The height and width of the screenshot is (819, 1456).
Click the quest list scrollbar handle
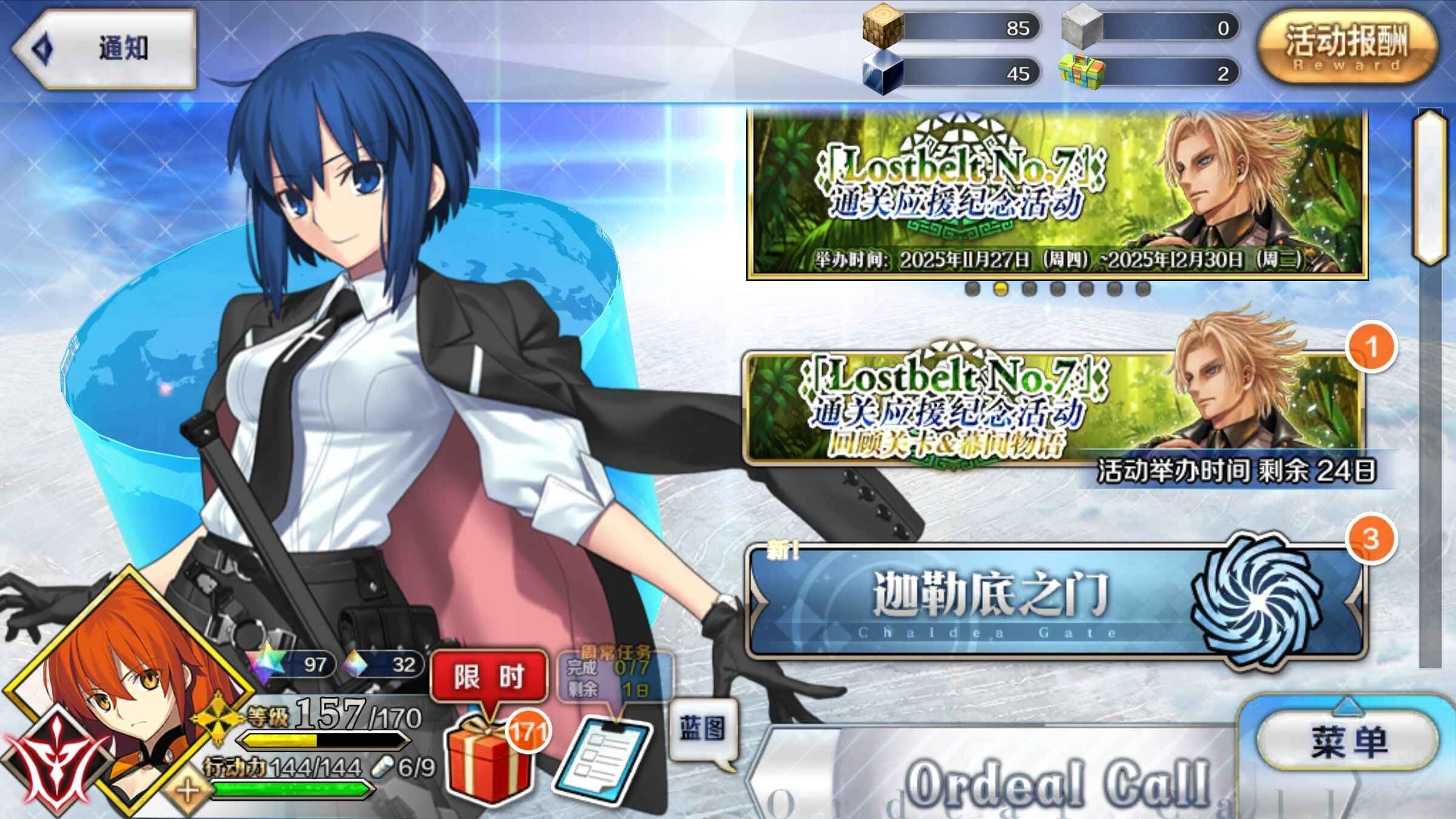pos(1429,188)
